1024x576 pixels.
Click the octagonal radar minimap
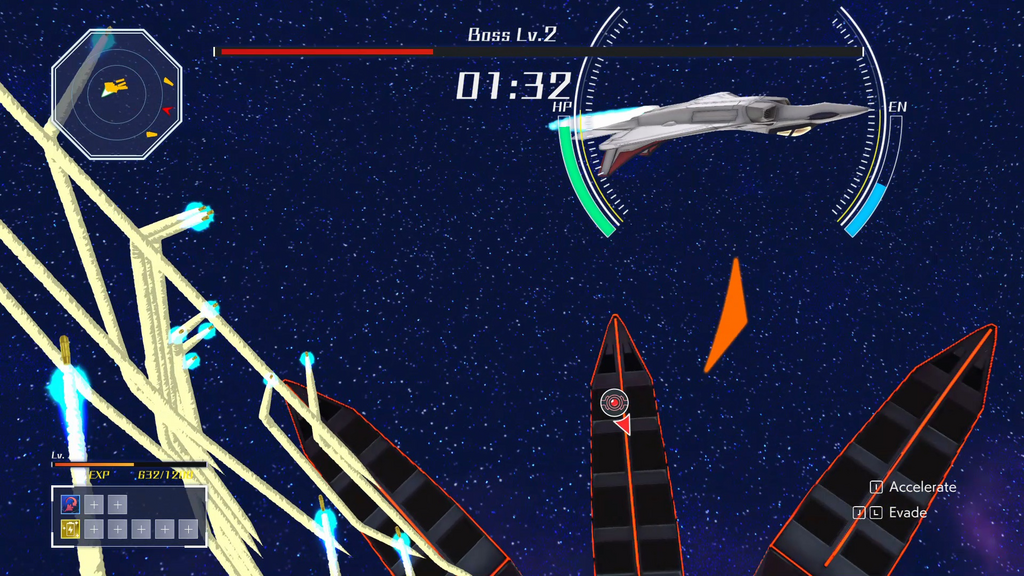point(117,94)
